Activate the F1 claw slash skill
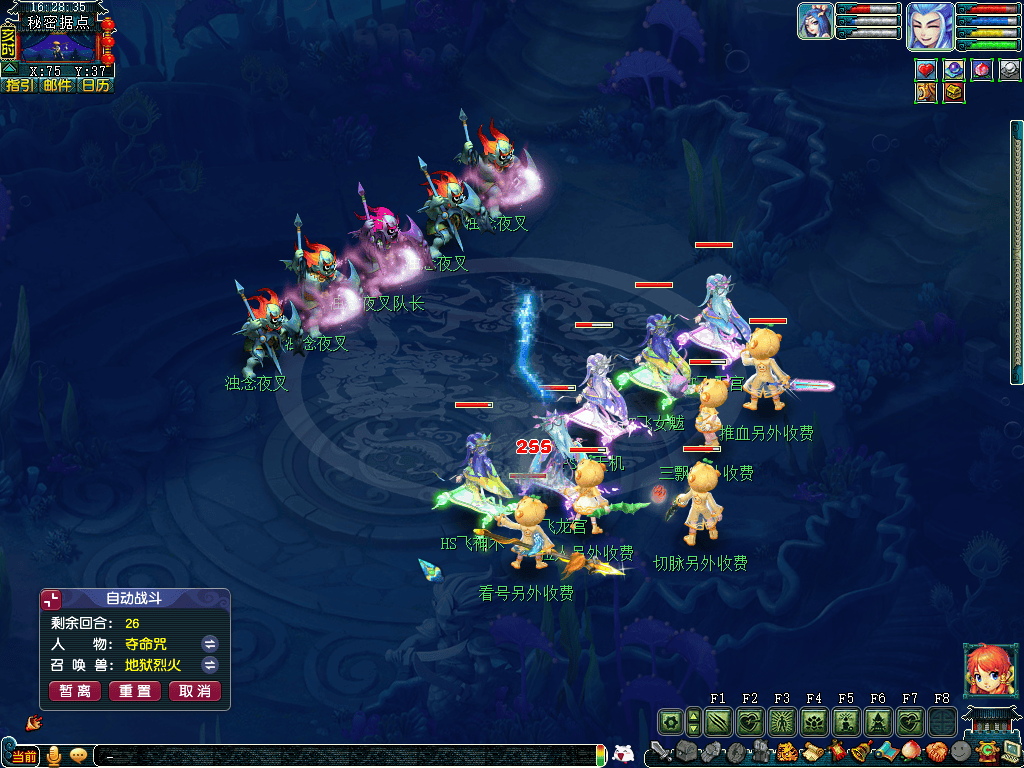1024x768 pixels. (x=718, y=721)
